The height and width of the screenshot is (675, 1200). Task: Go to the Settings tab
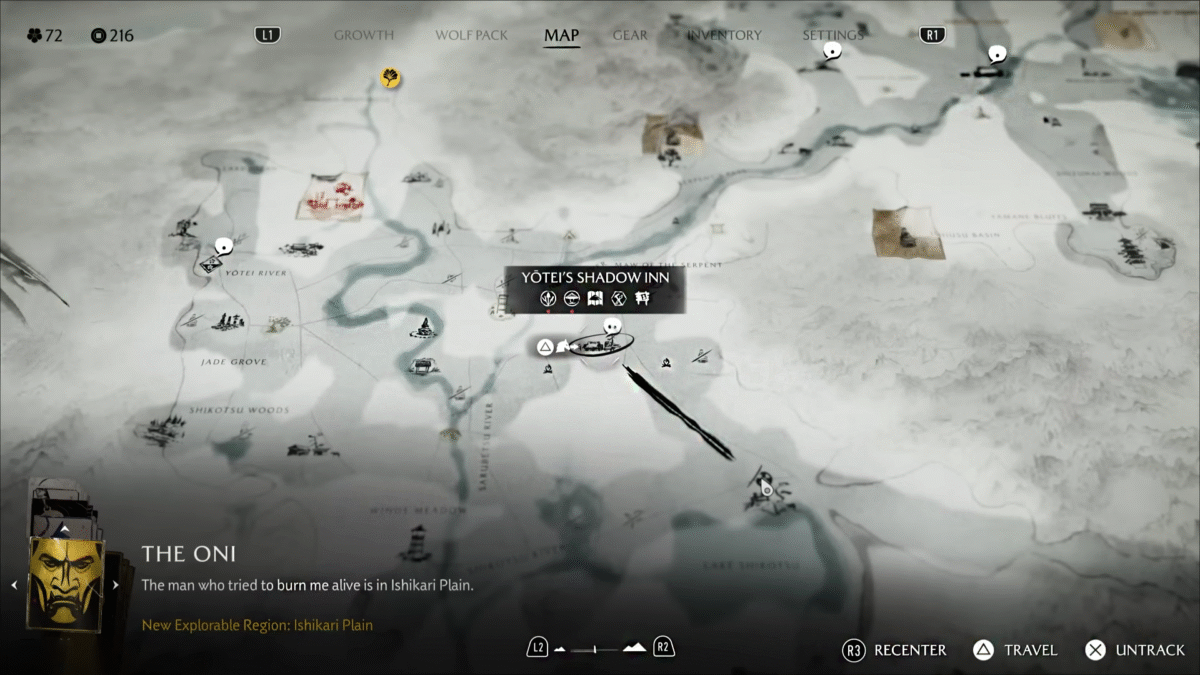(832, 35)
